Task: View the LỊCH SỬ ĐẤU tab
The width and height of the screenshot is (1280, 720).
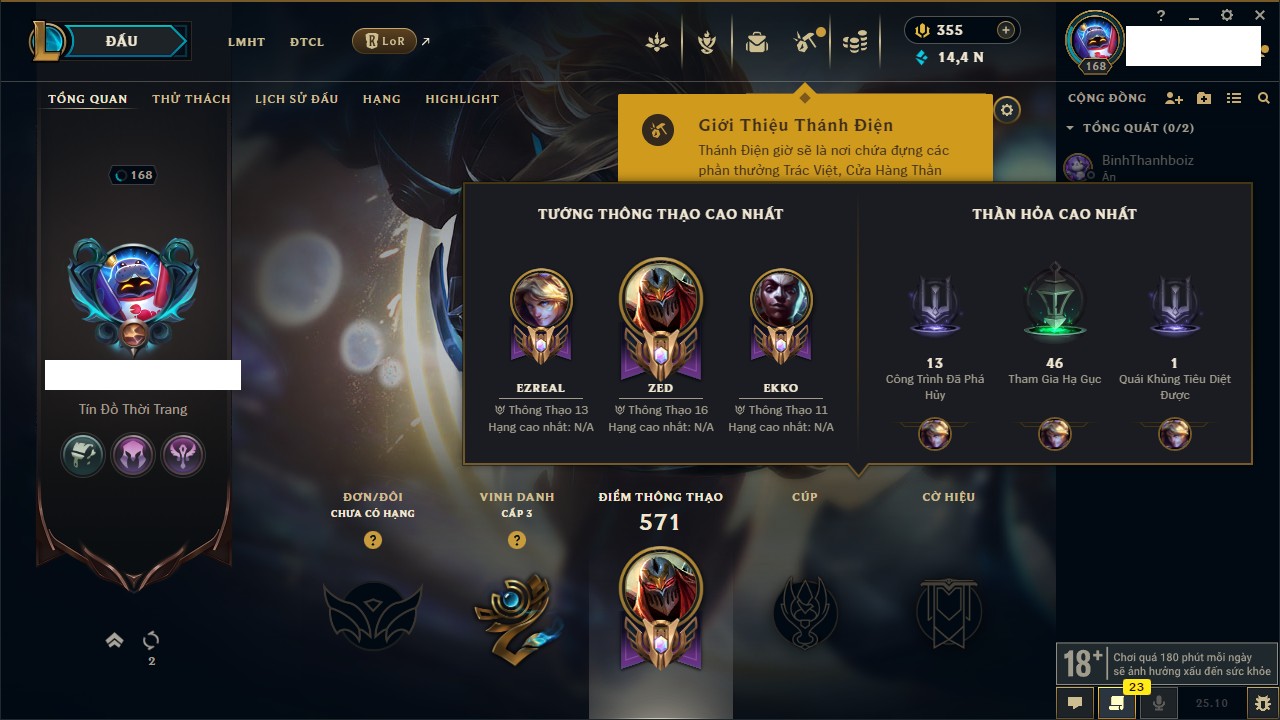Action: pyautogui.click(x=296, y=99)
